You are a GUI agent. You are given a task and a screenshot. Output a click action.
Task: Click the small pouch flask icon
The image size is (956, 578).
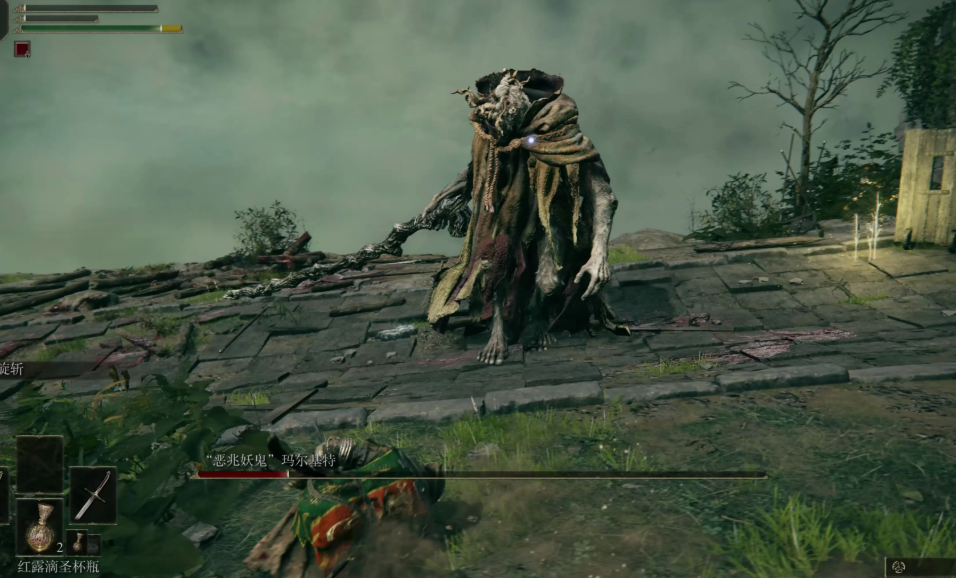click(79, 542)
